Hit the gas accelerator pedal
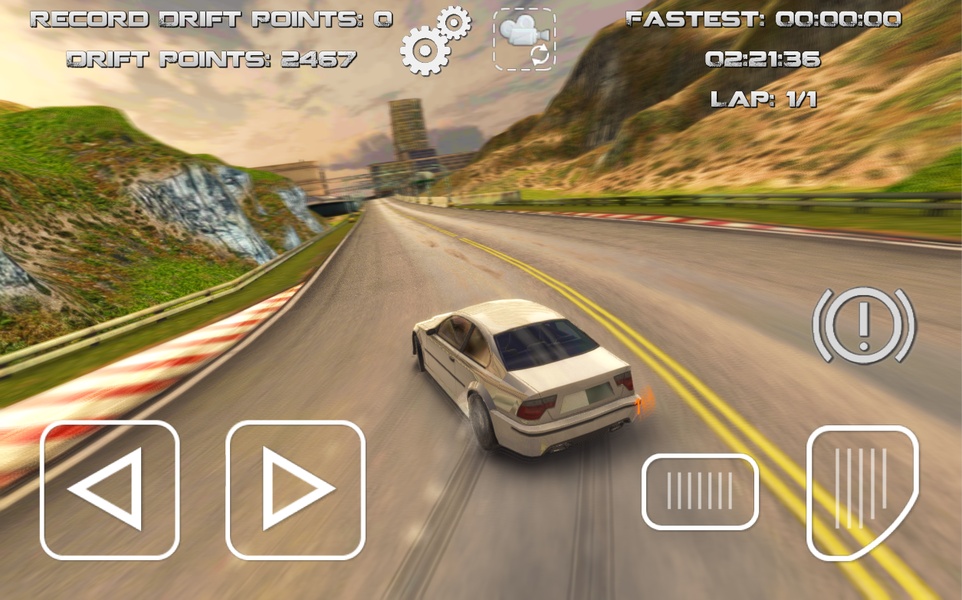Image resolution: width=962 pixels, height=600 pixels. [861, 491]
